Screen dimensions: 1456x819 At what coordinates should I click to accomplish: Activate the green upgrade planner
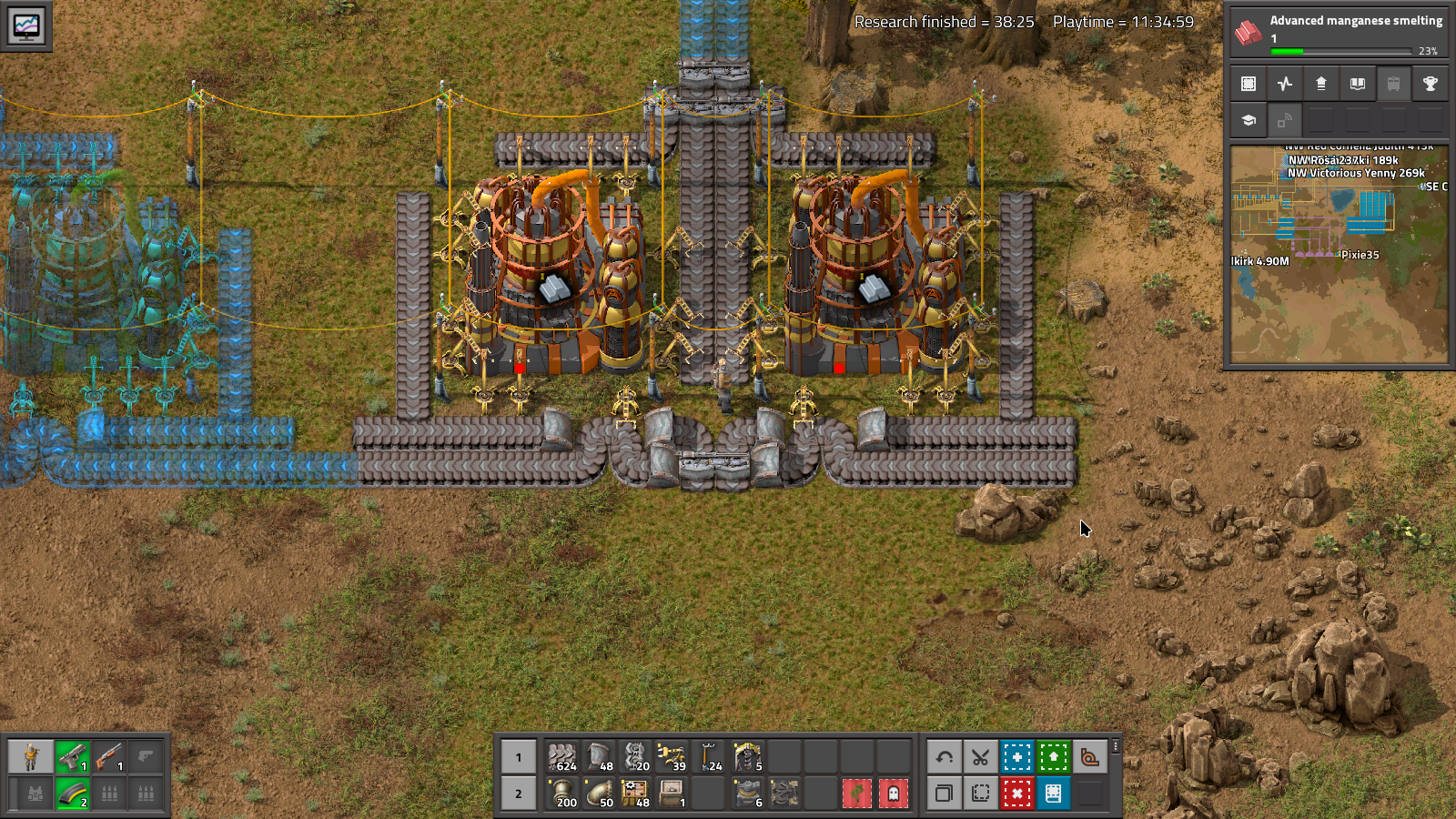point(1053,756)
